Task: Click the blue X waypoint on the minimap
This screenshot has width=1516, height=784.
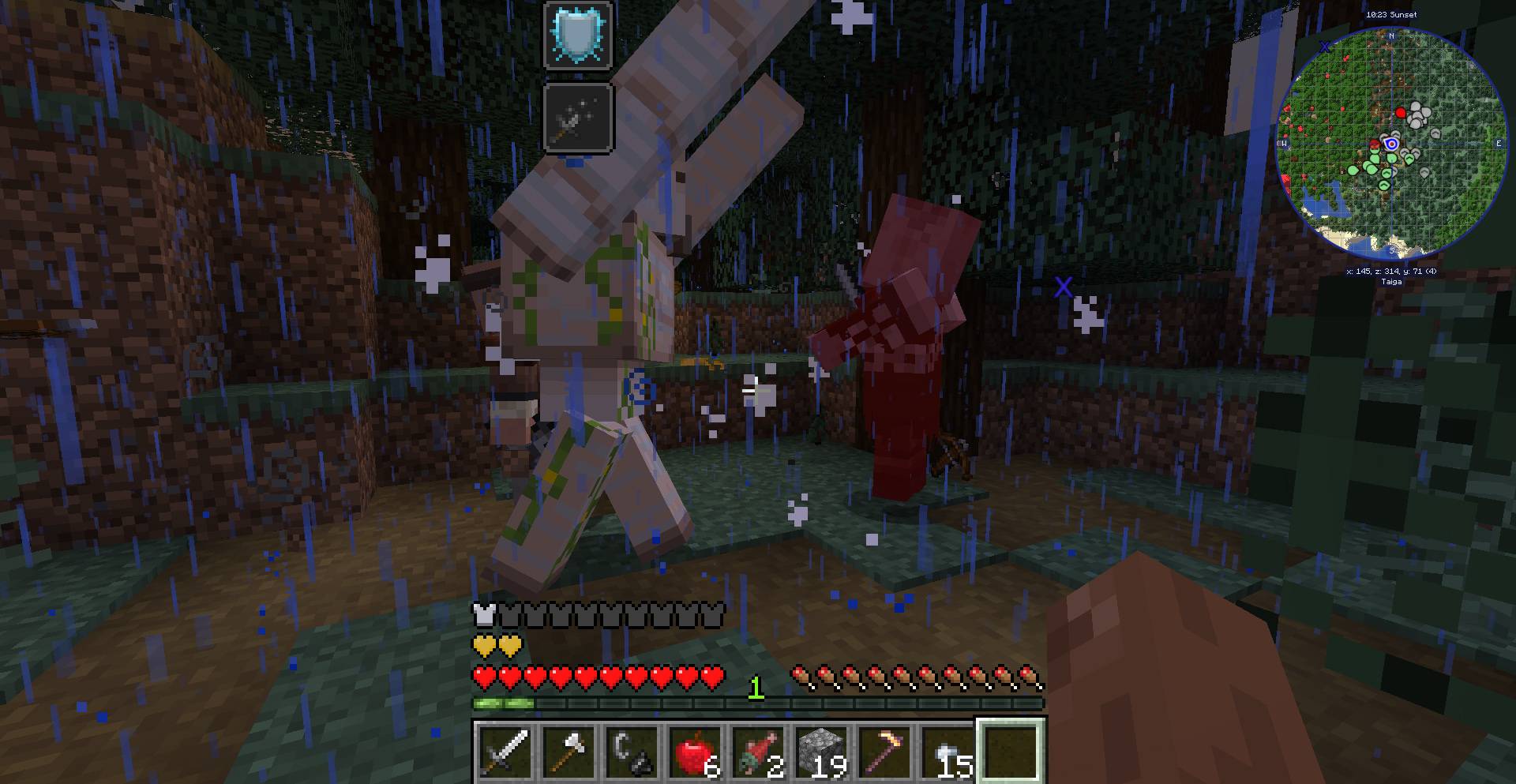Action: coord(1324,47)
